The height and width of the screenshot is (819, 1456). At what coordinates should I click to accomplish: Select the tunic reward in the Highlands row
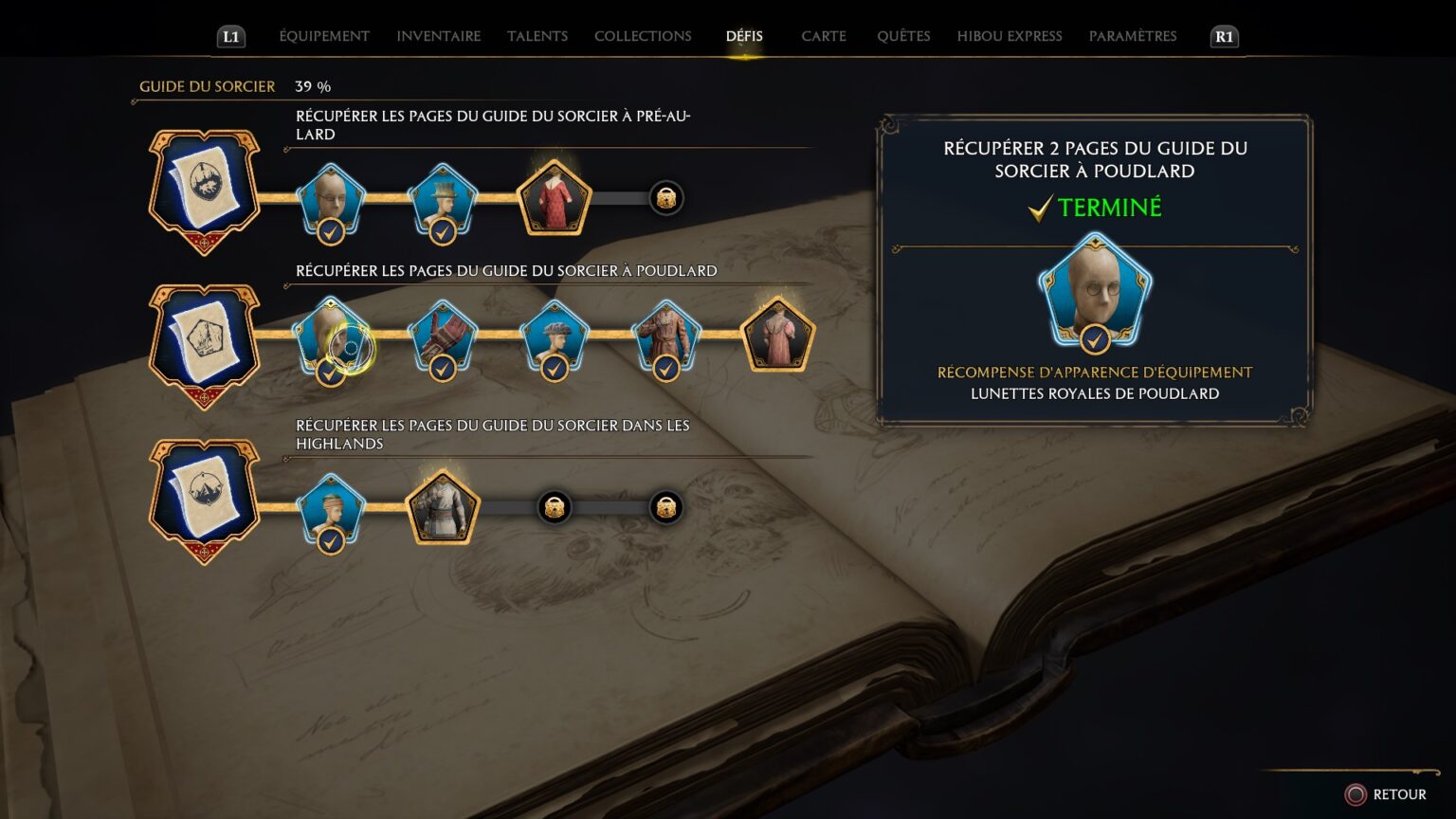coord(442,505)
